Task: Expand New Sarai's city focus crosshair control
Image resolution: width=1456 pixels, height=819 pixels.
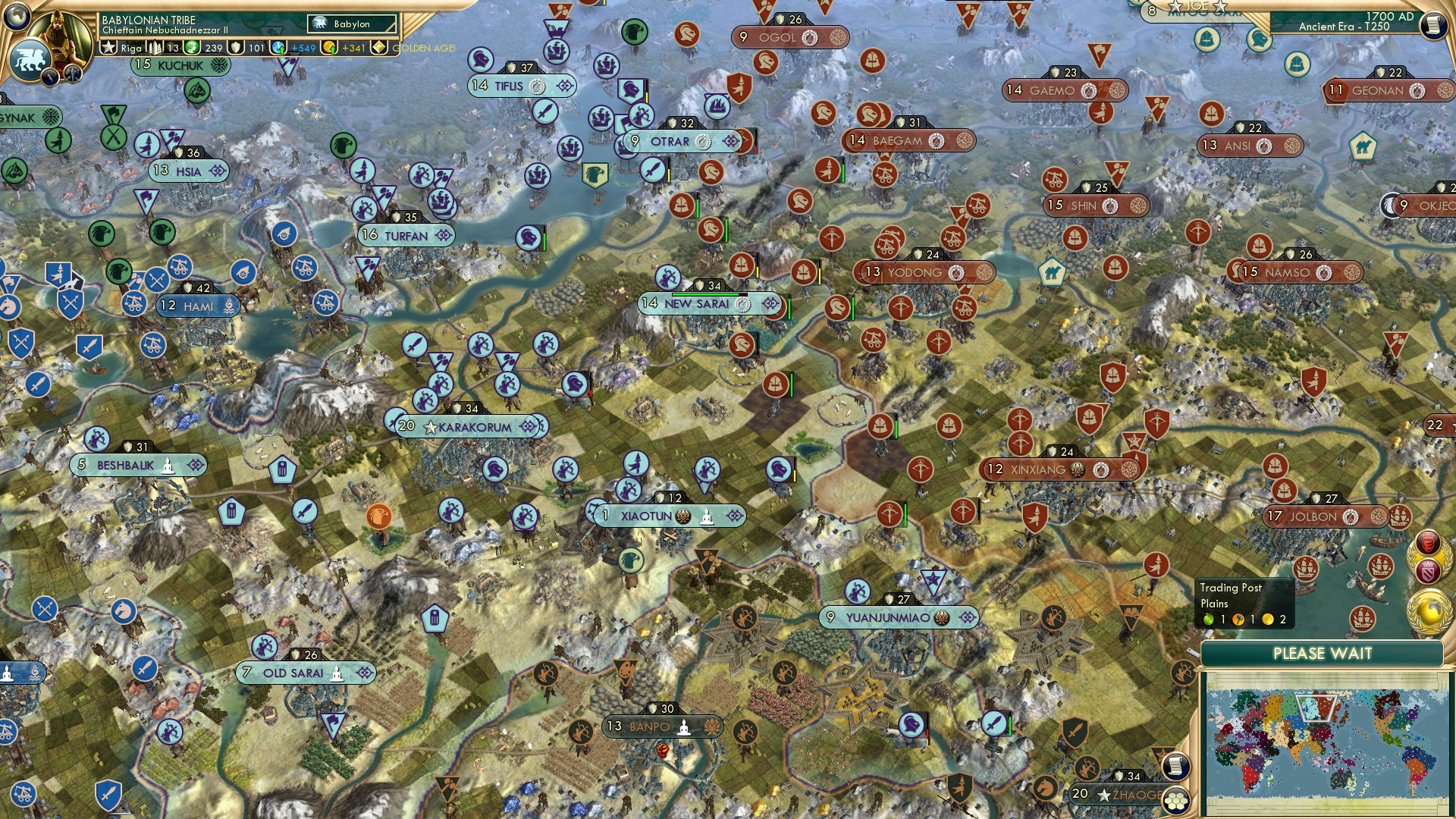Action: click(x=770, y=303)
